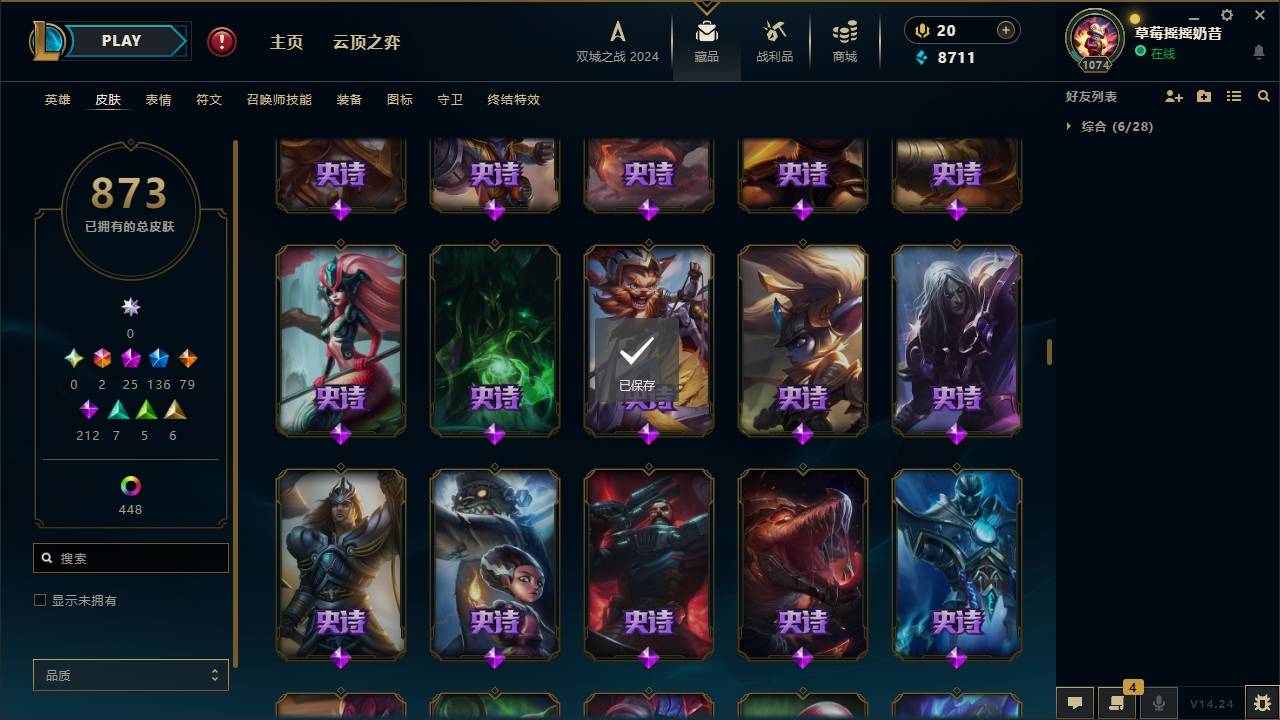This screenshot has height=720, width=1280.
Task: Toggle friends list view with list icon
Action: 1234,96
